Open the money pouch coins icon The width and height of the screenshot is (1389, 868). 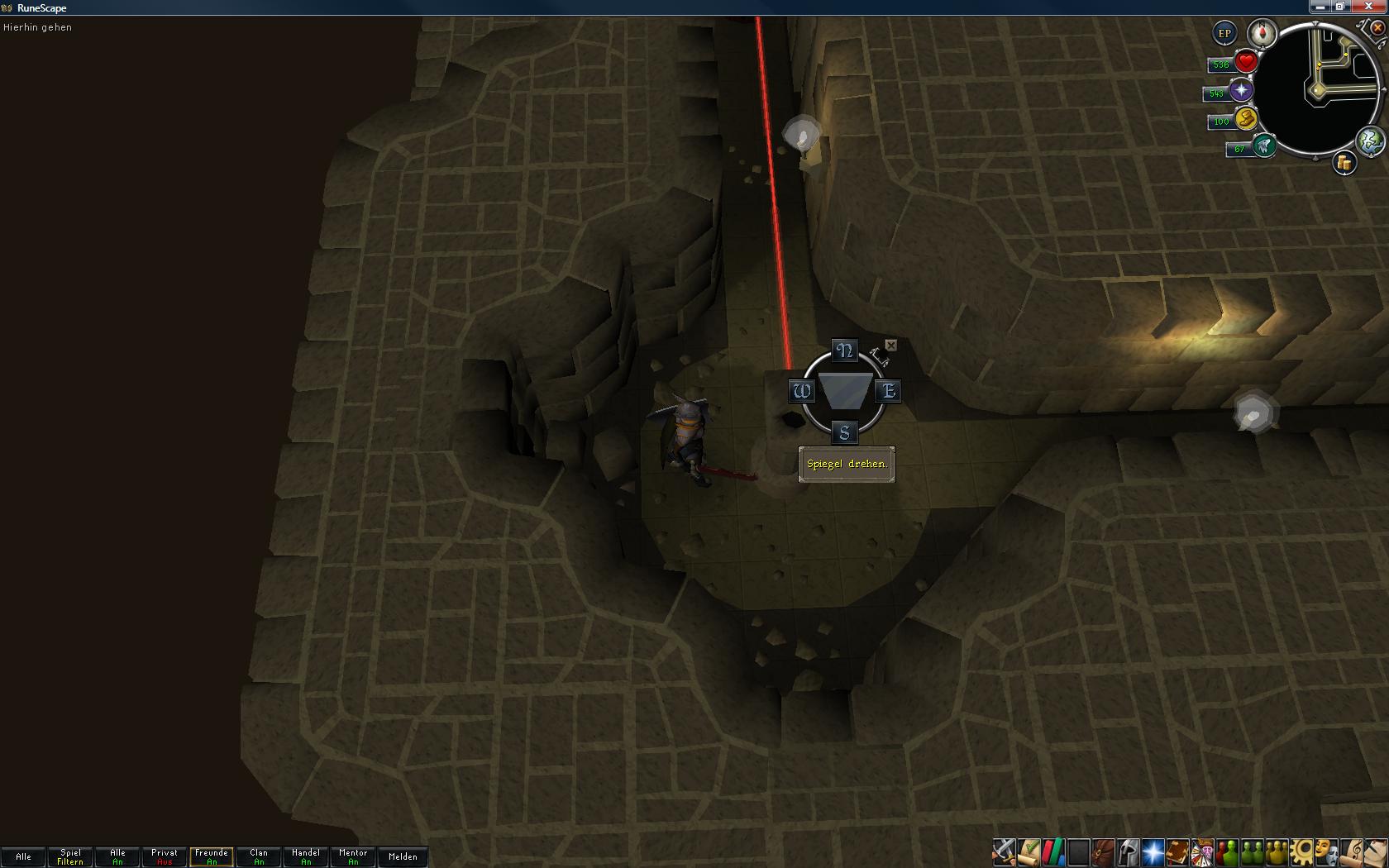1344,164
